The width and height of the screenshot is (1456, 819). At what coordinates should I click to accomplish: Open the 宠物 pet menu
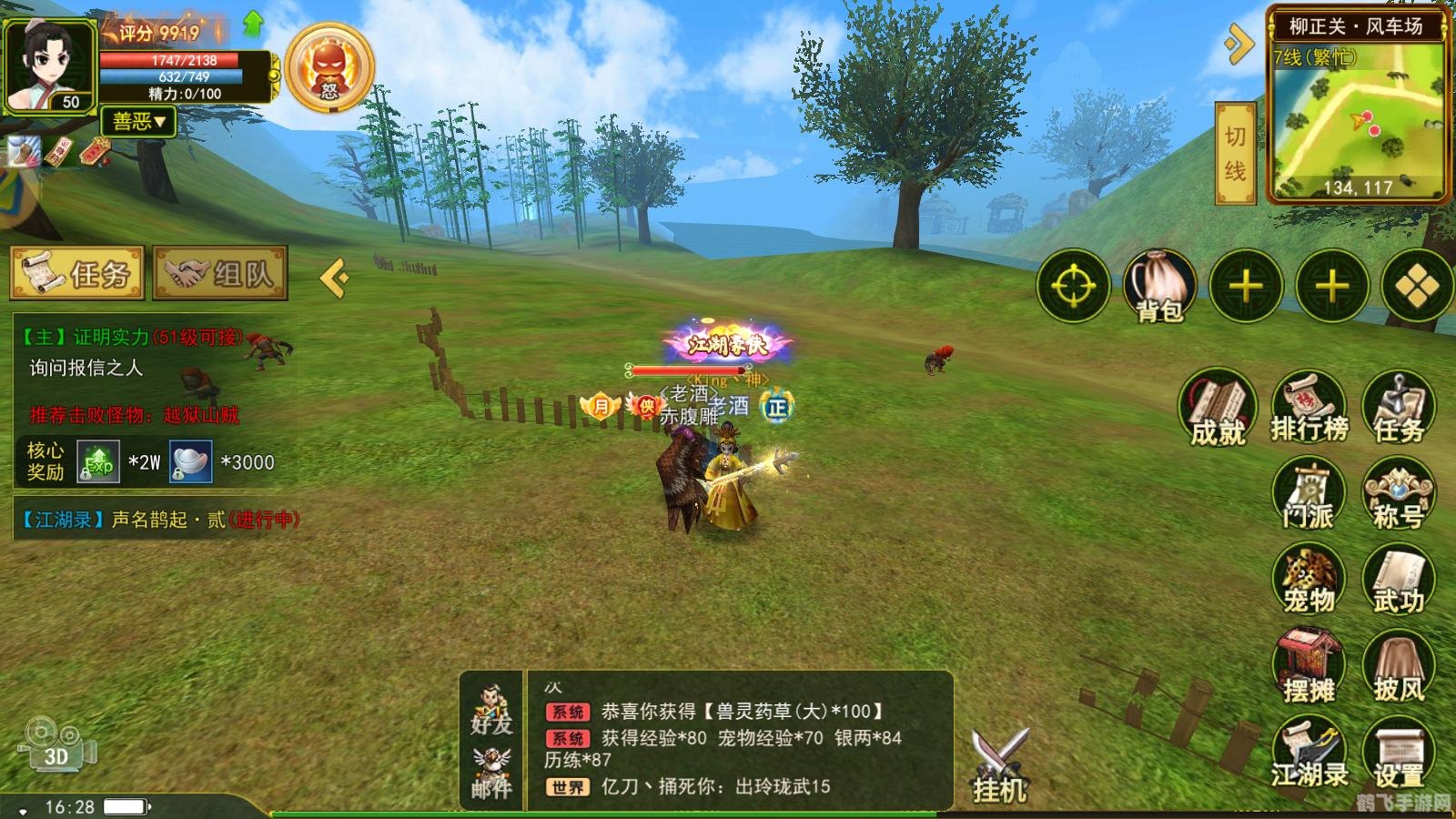coord(1309,580)
